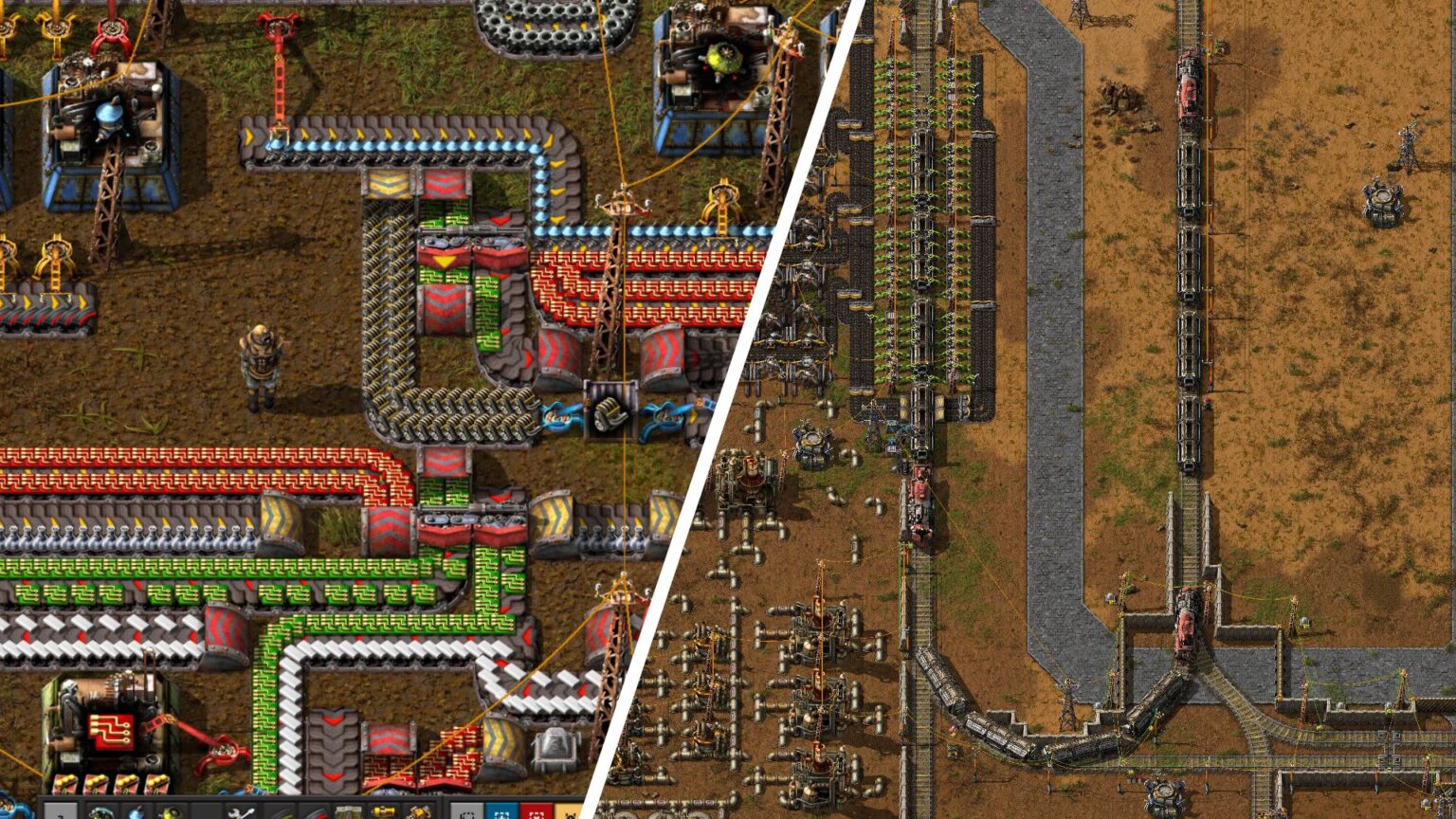Select the grenade slot in the quickbar
This screenshot has width=1456, height=819.
136,811
